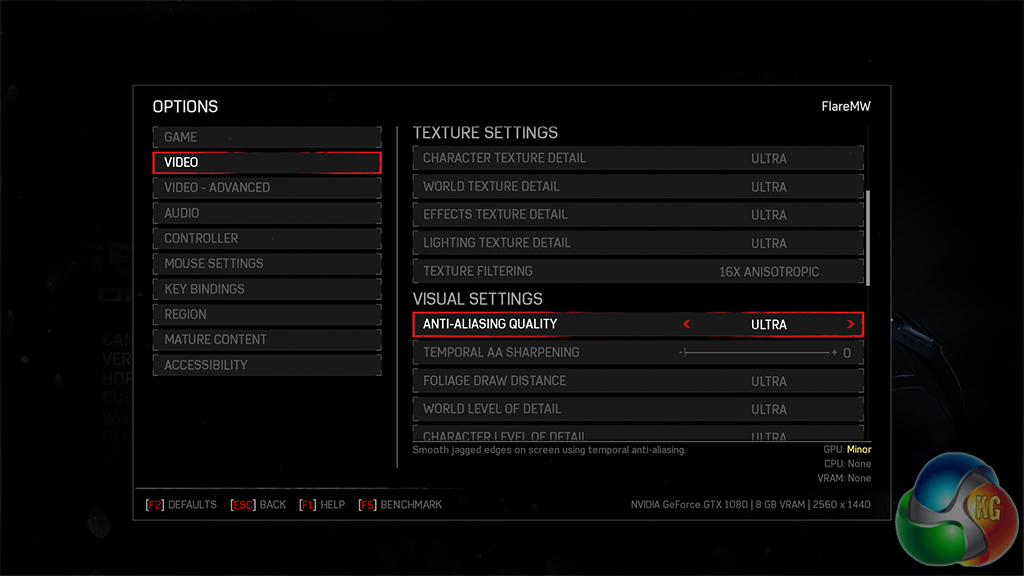Select the Effects Texture Detail row
Viewport: 1024px width, 576px height.
click(x=637, y=214)
